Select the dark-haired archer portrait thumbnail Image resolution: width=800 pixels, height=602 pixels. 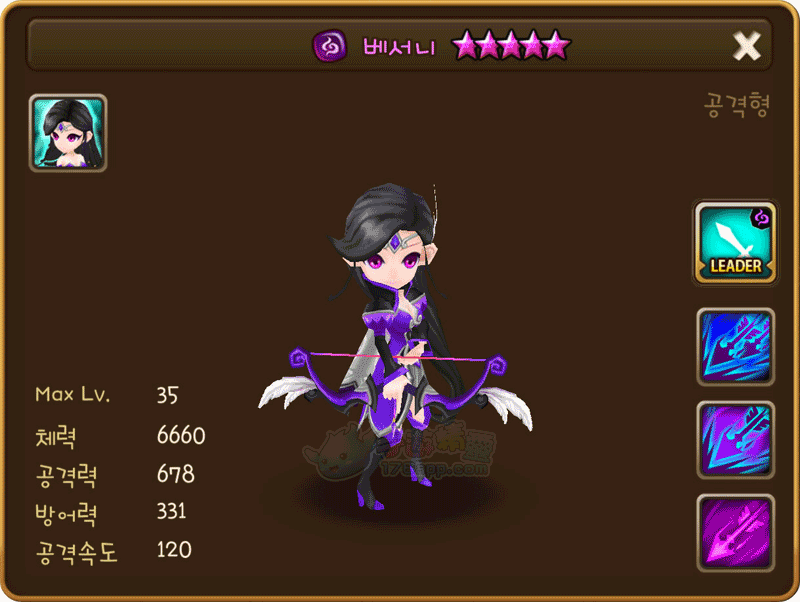pyautogui.click(x=68, y=133)
